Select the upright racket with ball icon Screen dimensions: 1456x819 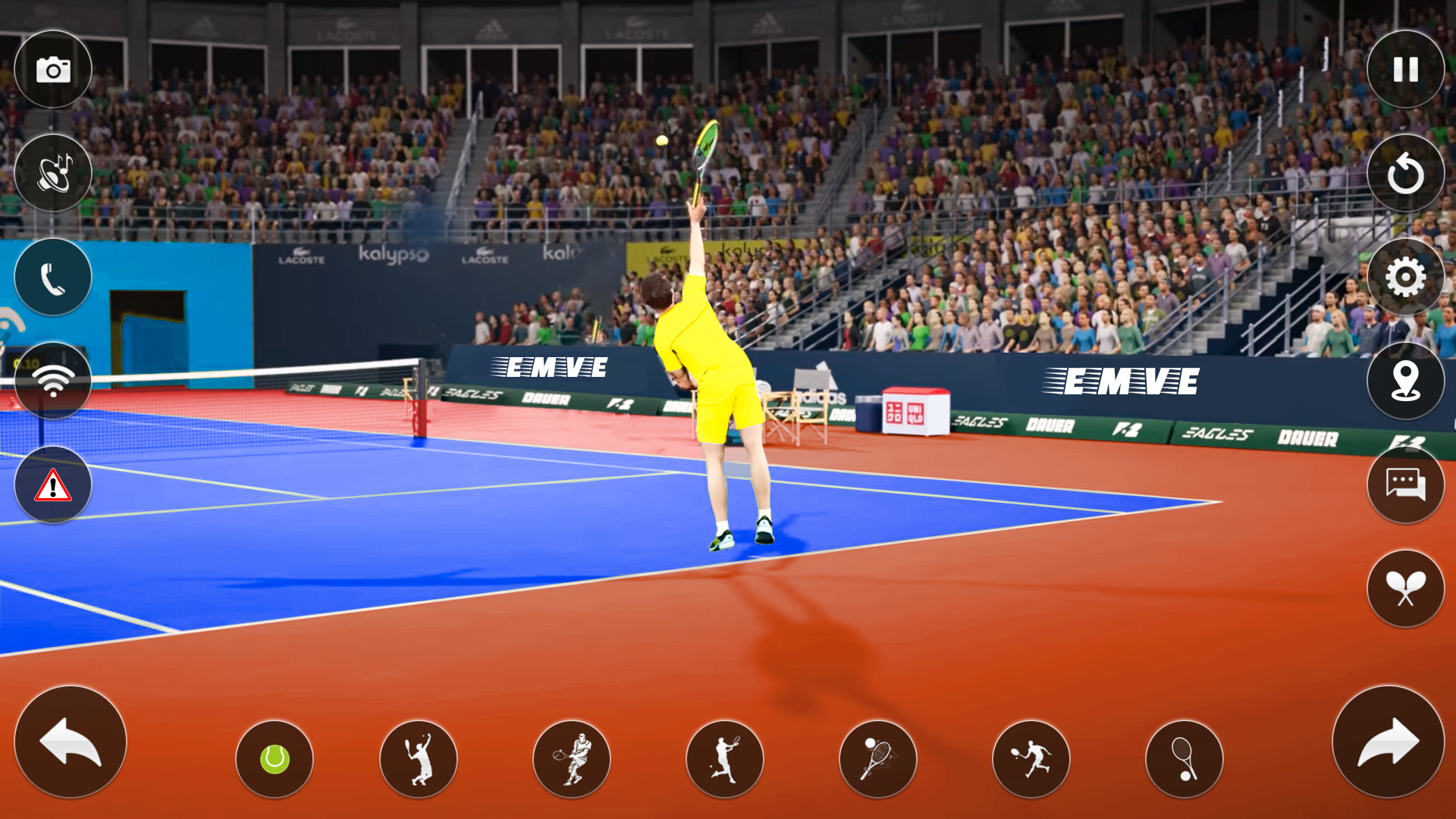(x=1185, y=760)
